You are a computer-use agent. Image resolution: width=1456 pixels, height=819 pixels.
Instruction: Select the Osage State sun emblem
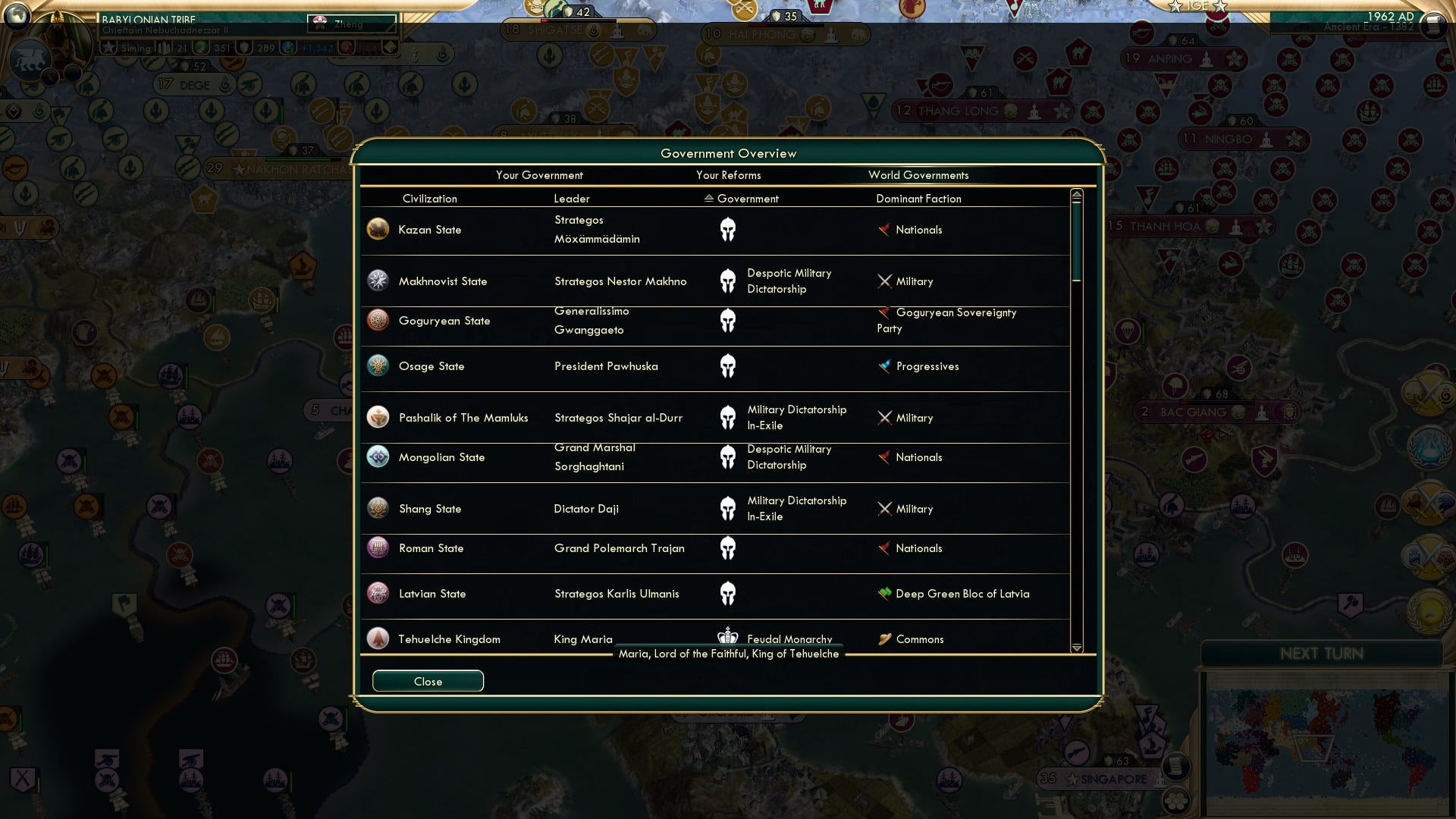tap(378, 366)
